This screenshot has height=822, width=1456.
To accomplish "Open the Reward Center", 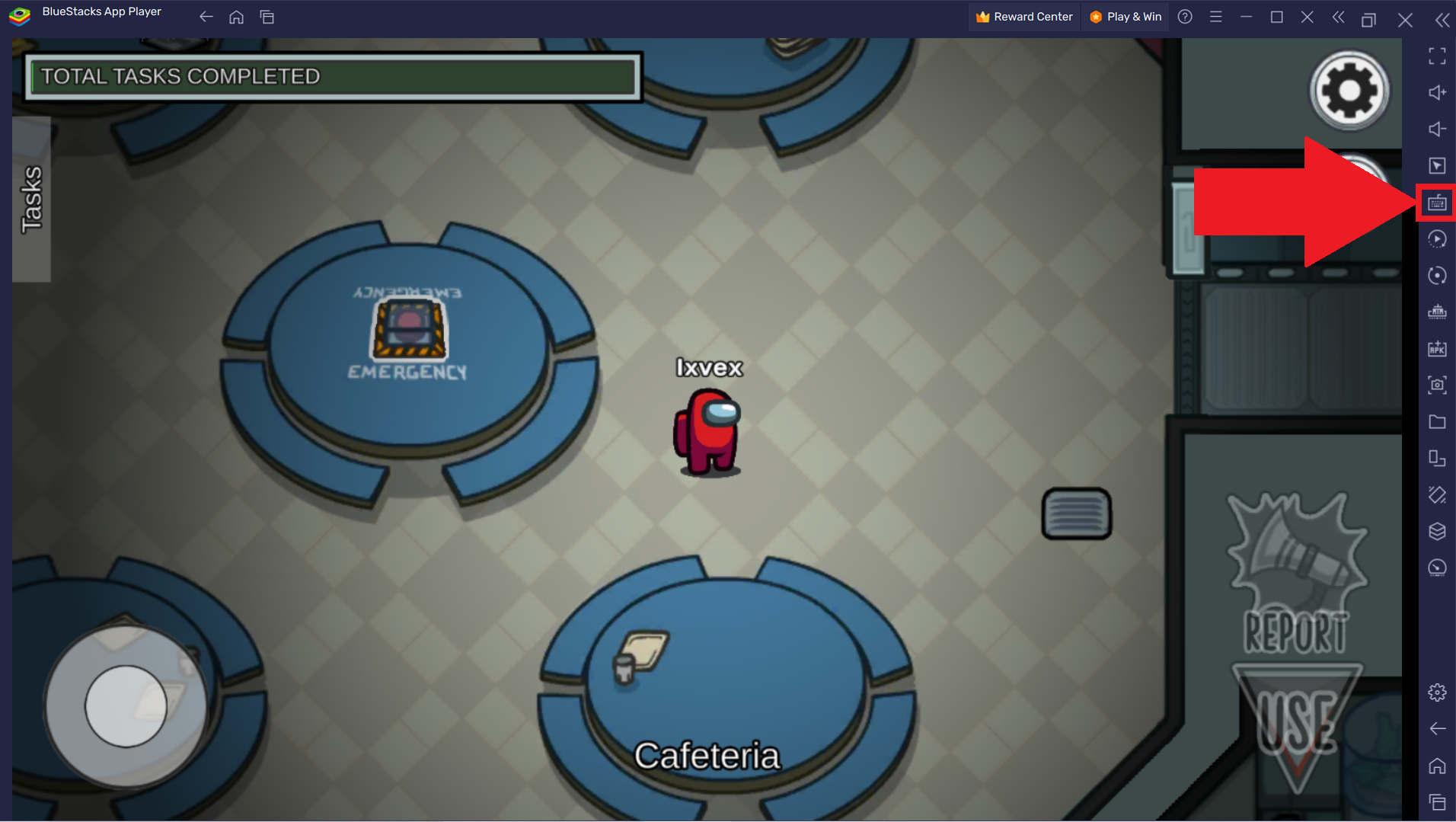I will (1023, 16).
